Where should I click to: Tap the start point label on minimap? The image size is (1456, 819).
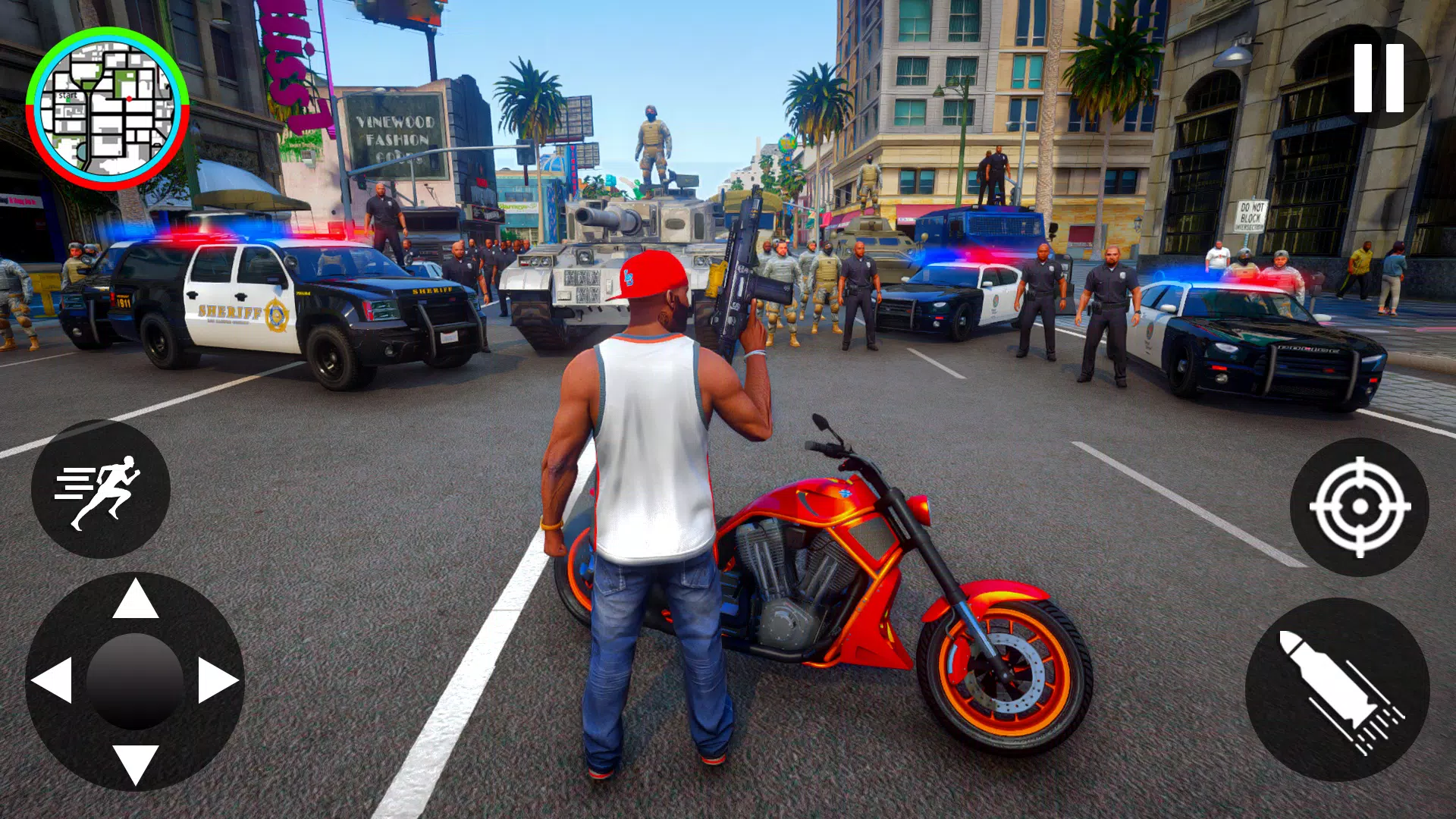(68, 95)
